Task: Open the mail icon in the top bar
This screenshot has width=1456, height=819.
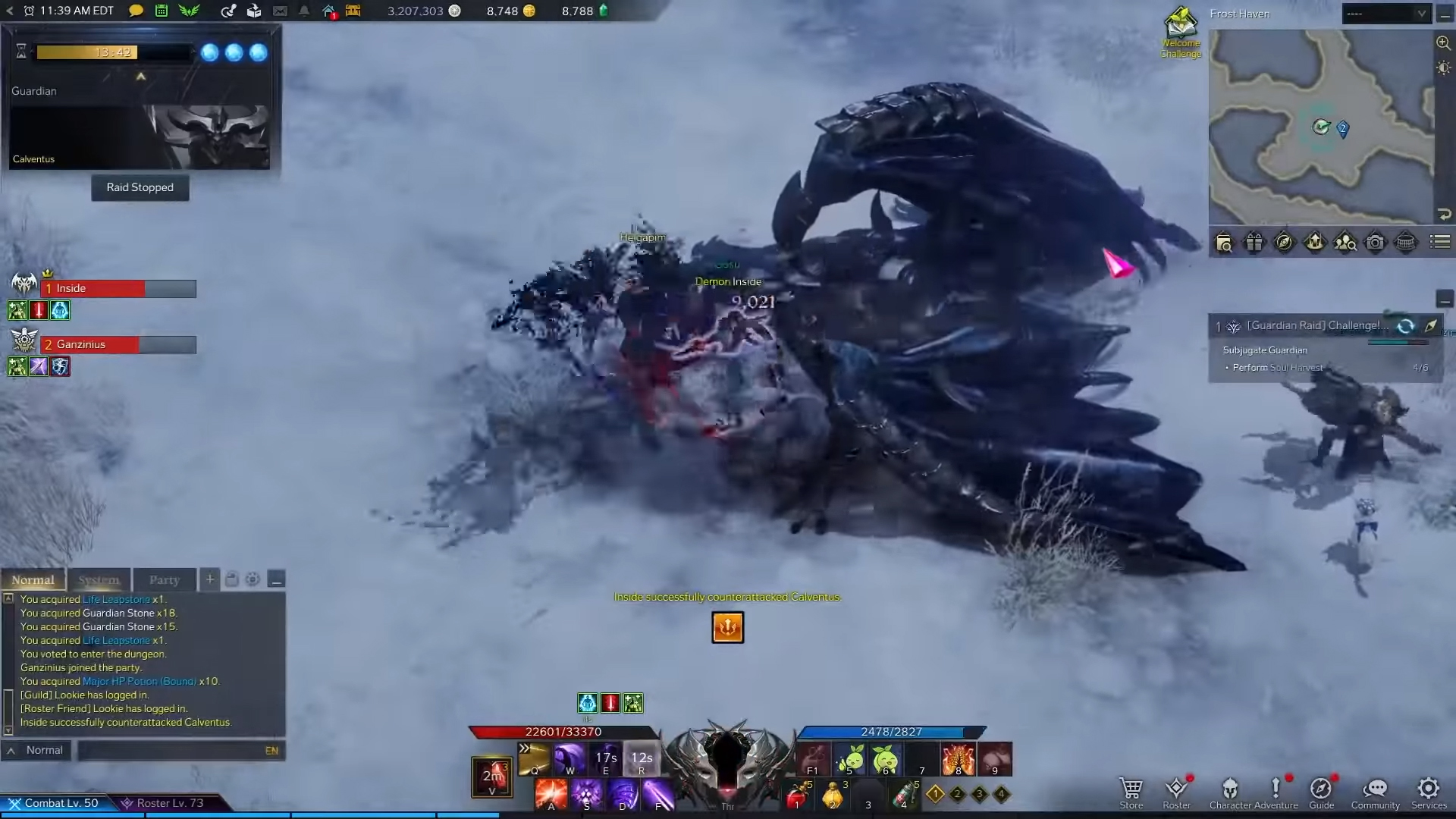Action: [280, 11]
